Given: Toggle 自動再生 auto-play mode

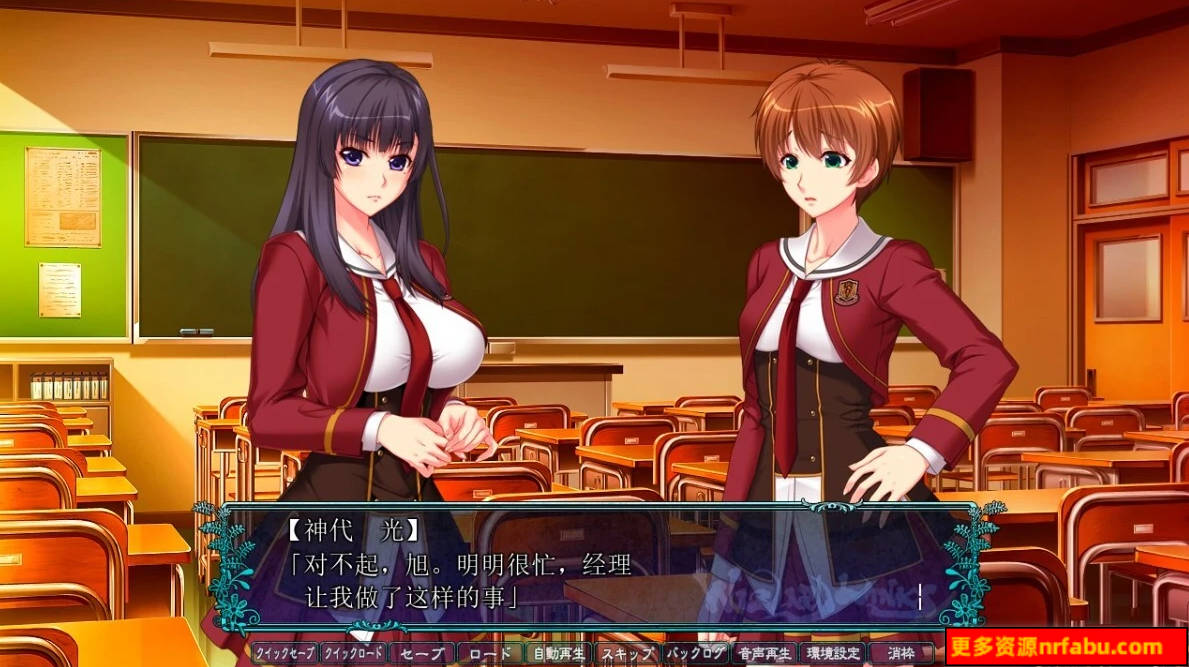Looking at the screenshot, I should click(x=558, y=653).
